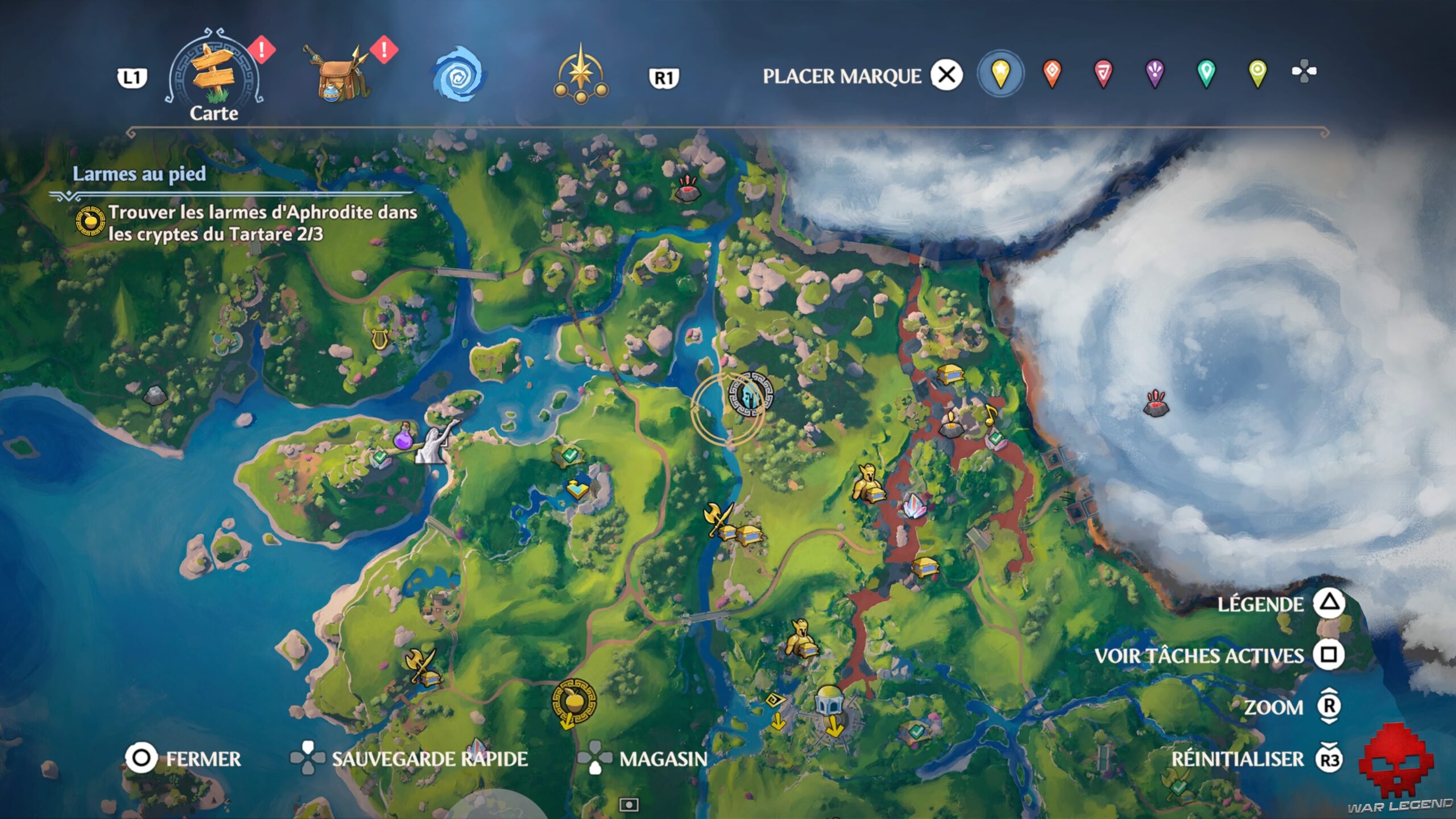This screenshot has width=1456, height=819.
Task: Choose the orange diamond map marker
Action: click(1052, 74)
